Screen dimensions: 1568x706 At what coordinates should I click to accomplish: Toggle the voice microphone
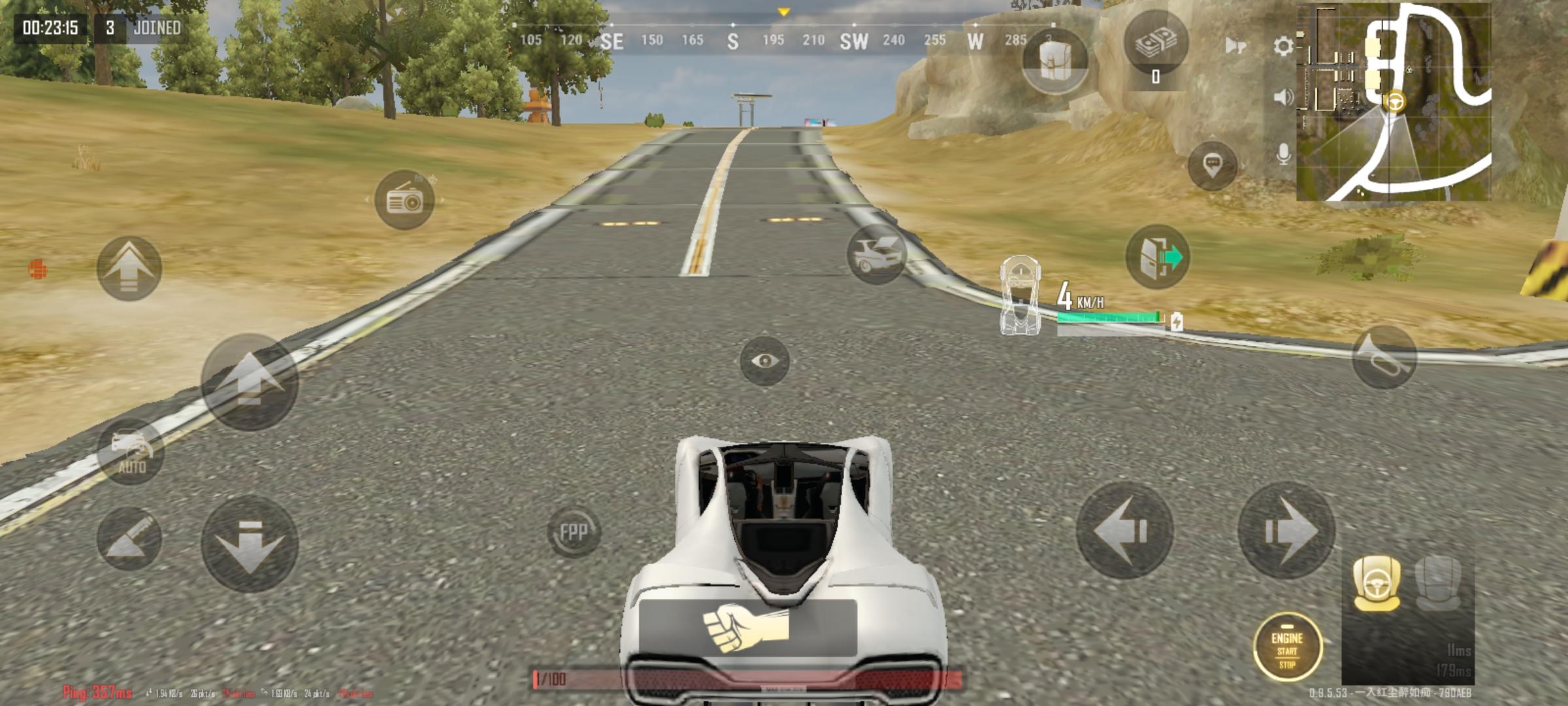[x=1282, y=152]
